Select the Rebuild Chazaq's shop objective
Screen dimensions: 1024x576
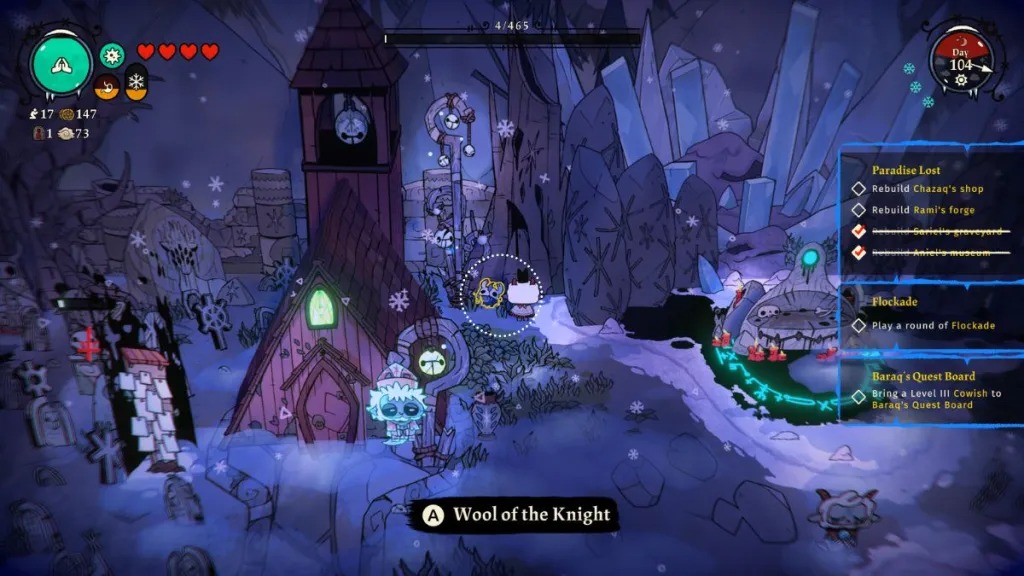[926, 189]
